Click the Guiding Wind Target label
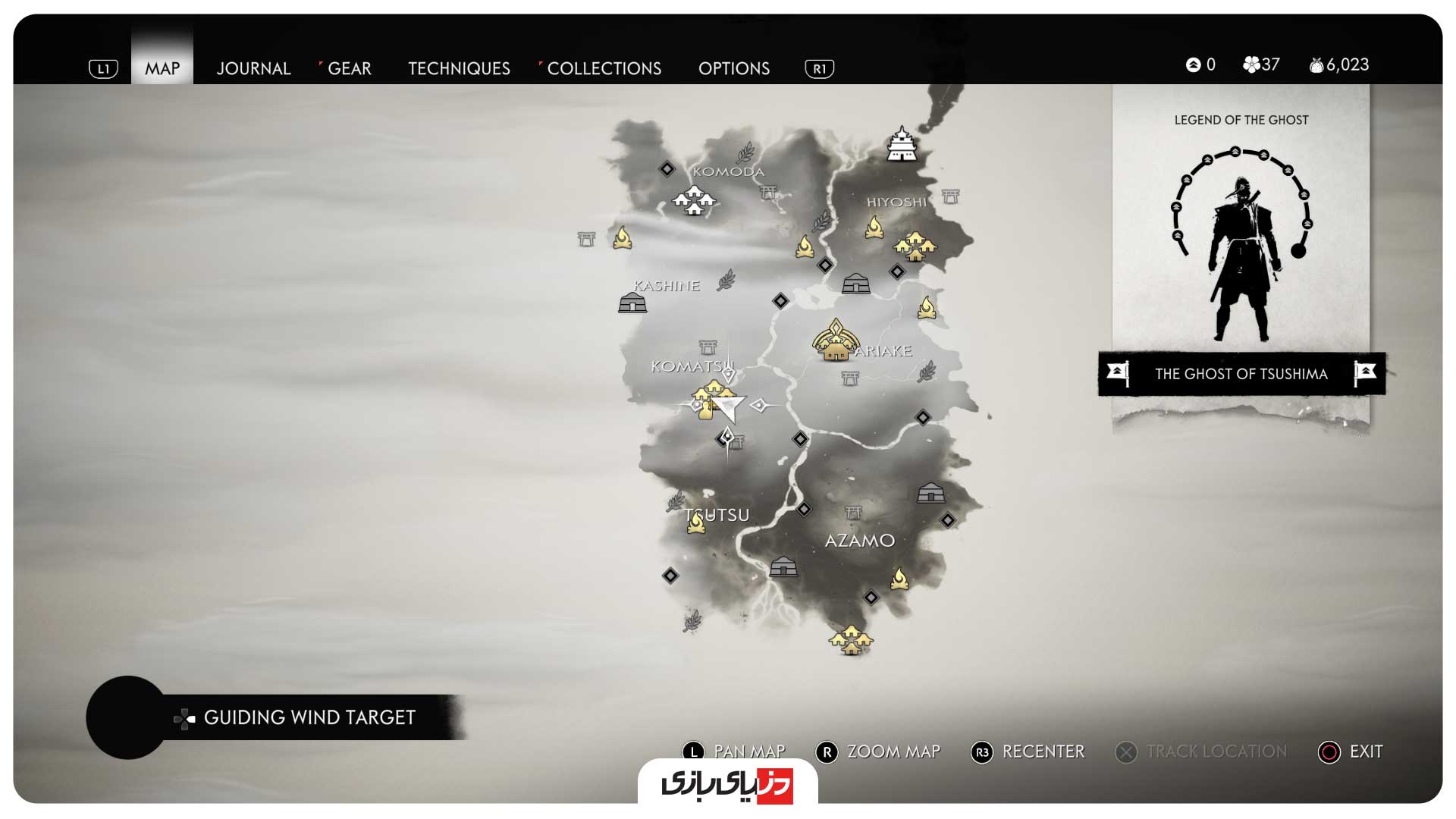 pos(309,717)
